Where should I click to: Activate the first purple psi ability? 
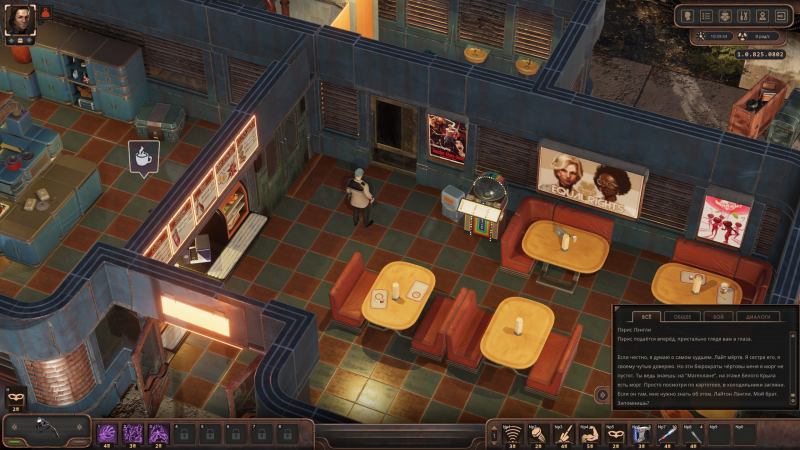(x=107, y=432)
